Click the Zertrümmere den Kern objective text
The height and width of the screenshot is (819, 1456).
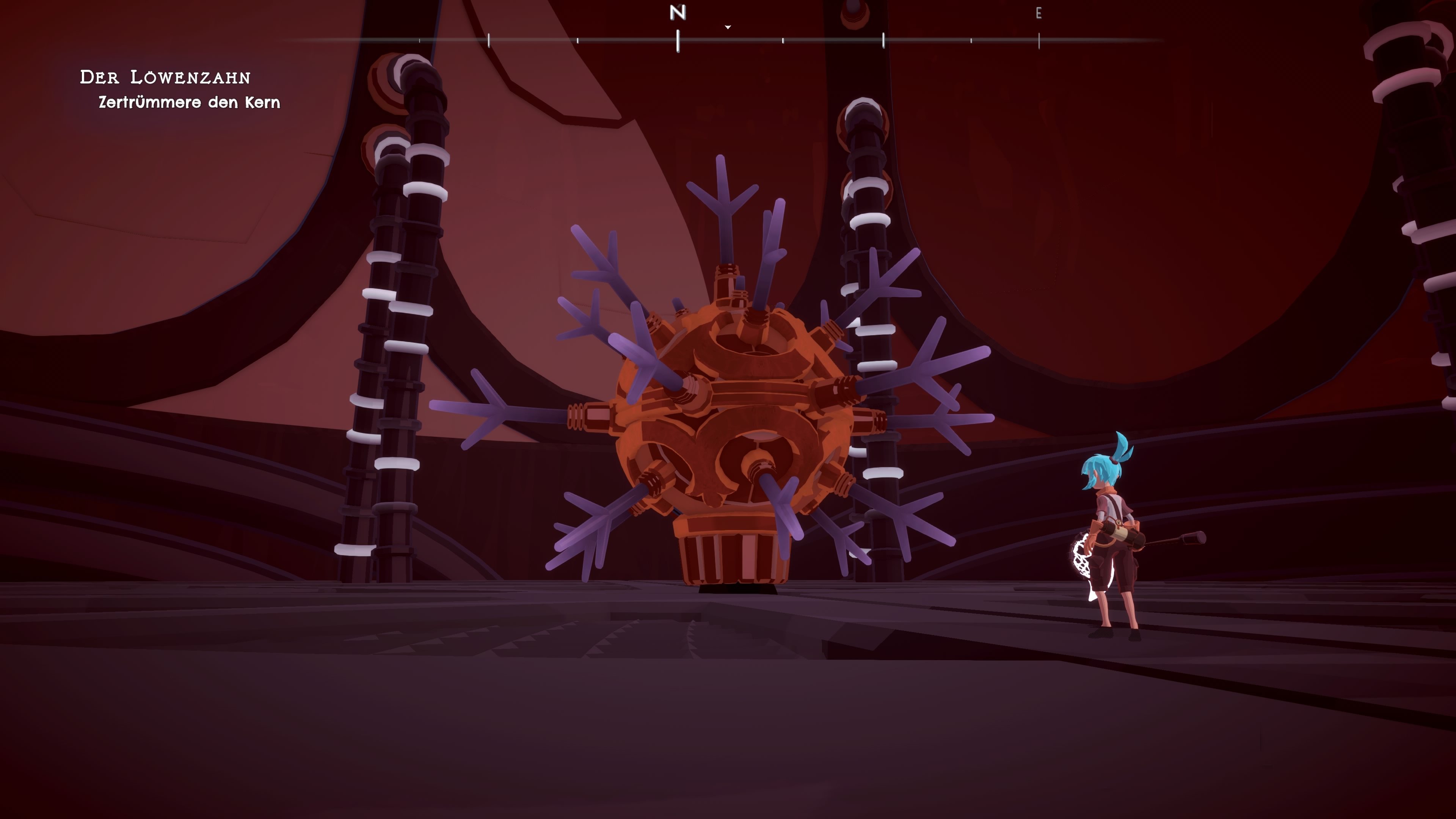[189, 102]
